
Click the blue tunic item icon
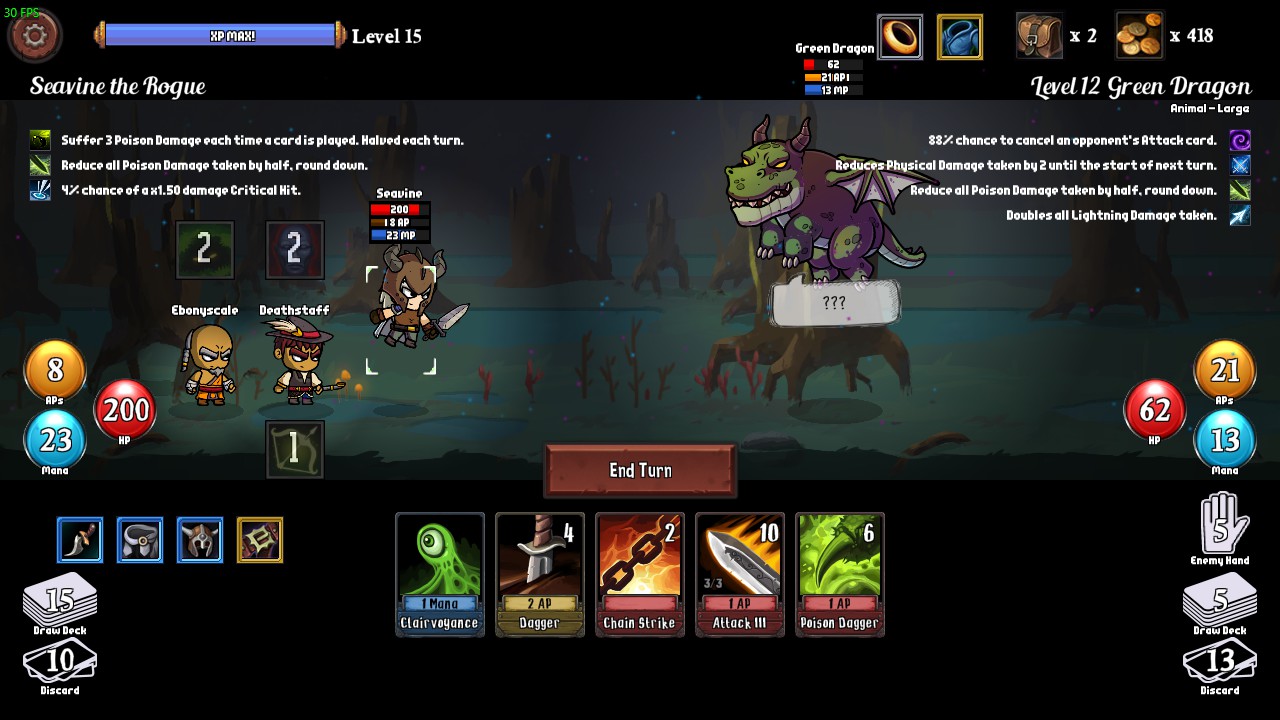(959, 37)
